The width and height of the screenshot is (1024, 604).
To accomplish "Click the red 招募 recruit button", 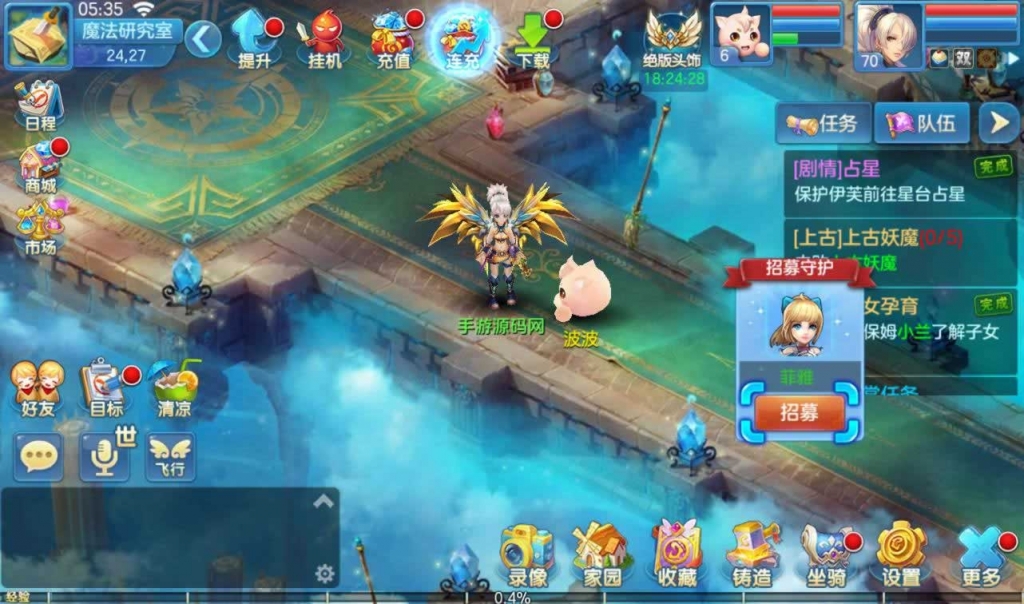I will [799, 412].
